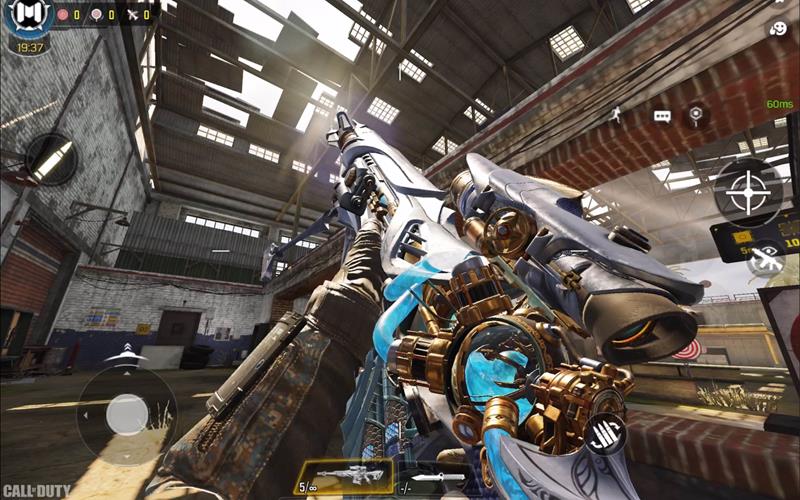Open the menu via the Call of Duty M emblem
The height and width of the screenshot is (500, 800).
tap(28, 18)
